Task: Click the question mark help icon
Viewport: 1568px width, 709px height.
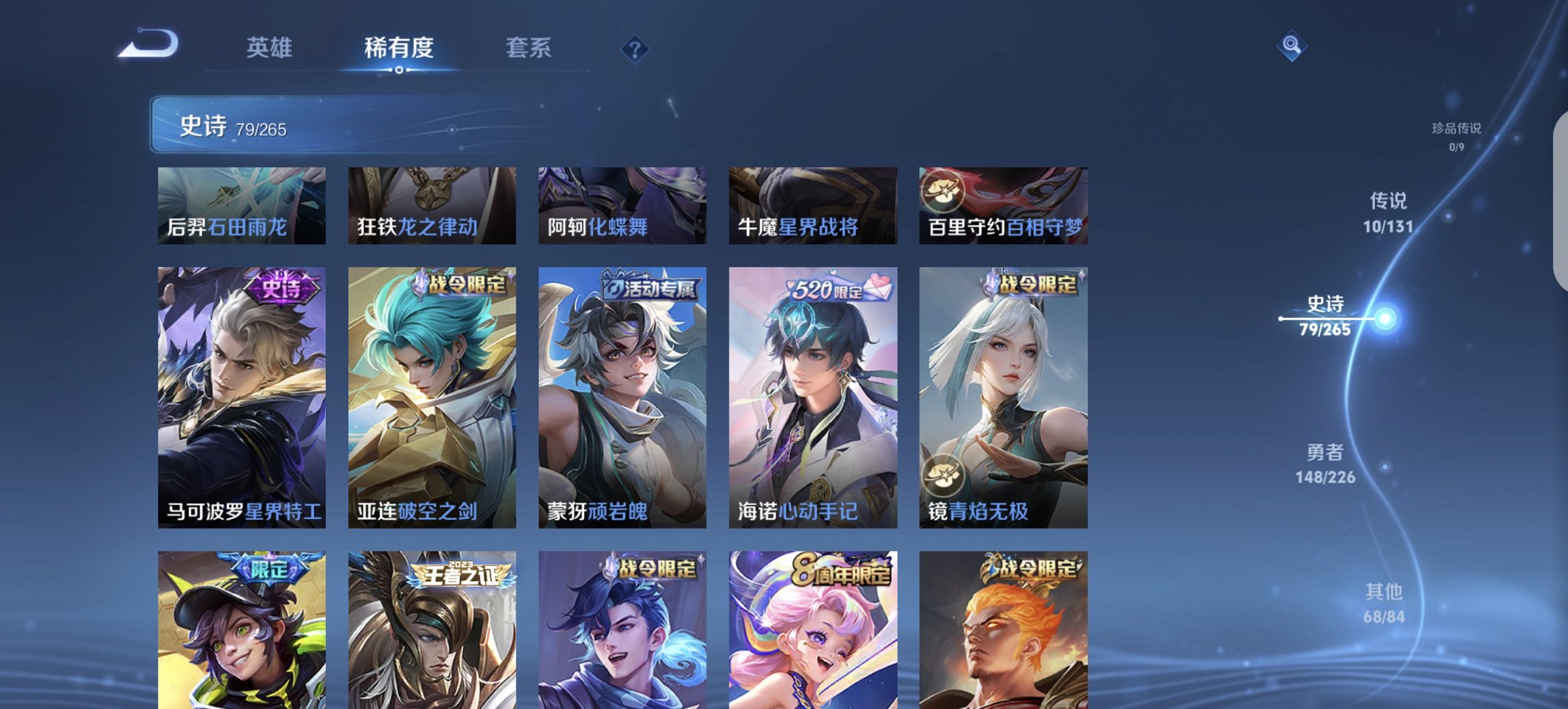Action: click(x=635, y=49)
